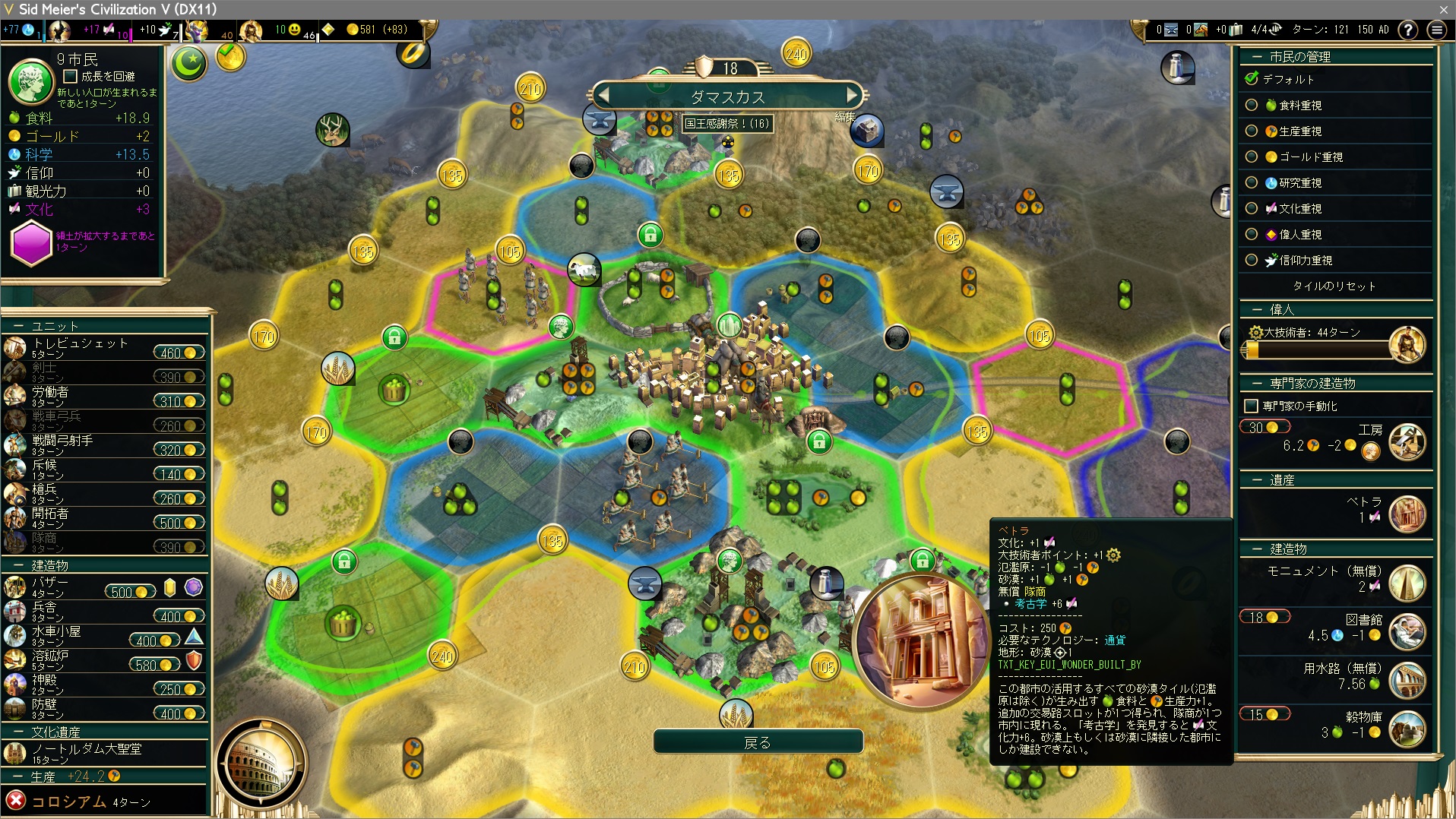Click タイルのリセット button
1456x819 pixels.
(x=1334, y=286)
